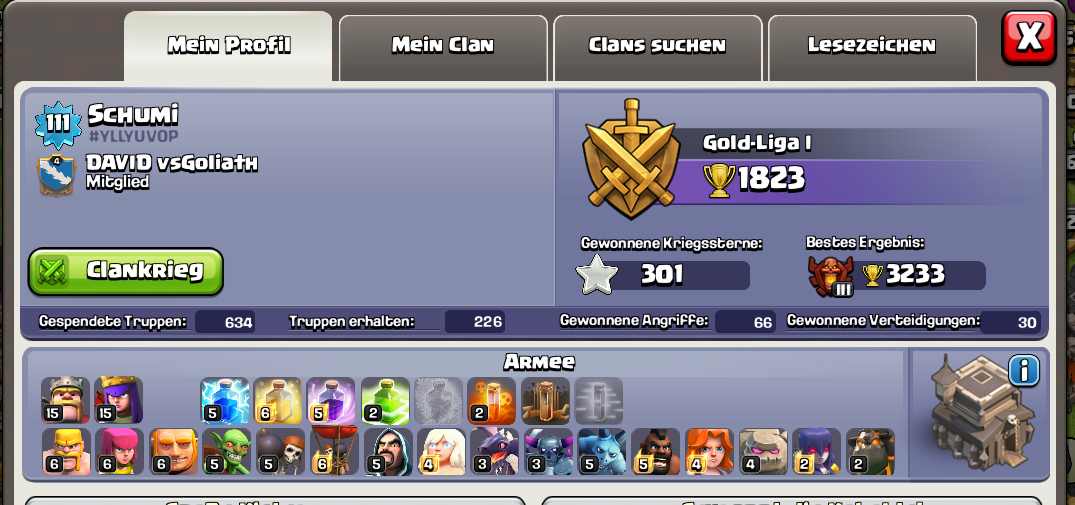Pick the green Jump Spell icon
This screenshot has height=505, width=1075.
click(x=385, y=400)
